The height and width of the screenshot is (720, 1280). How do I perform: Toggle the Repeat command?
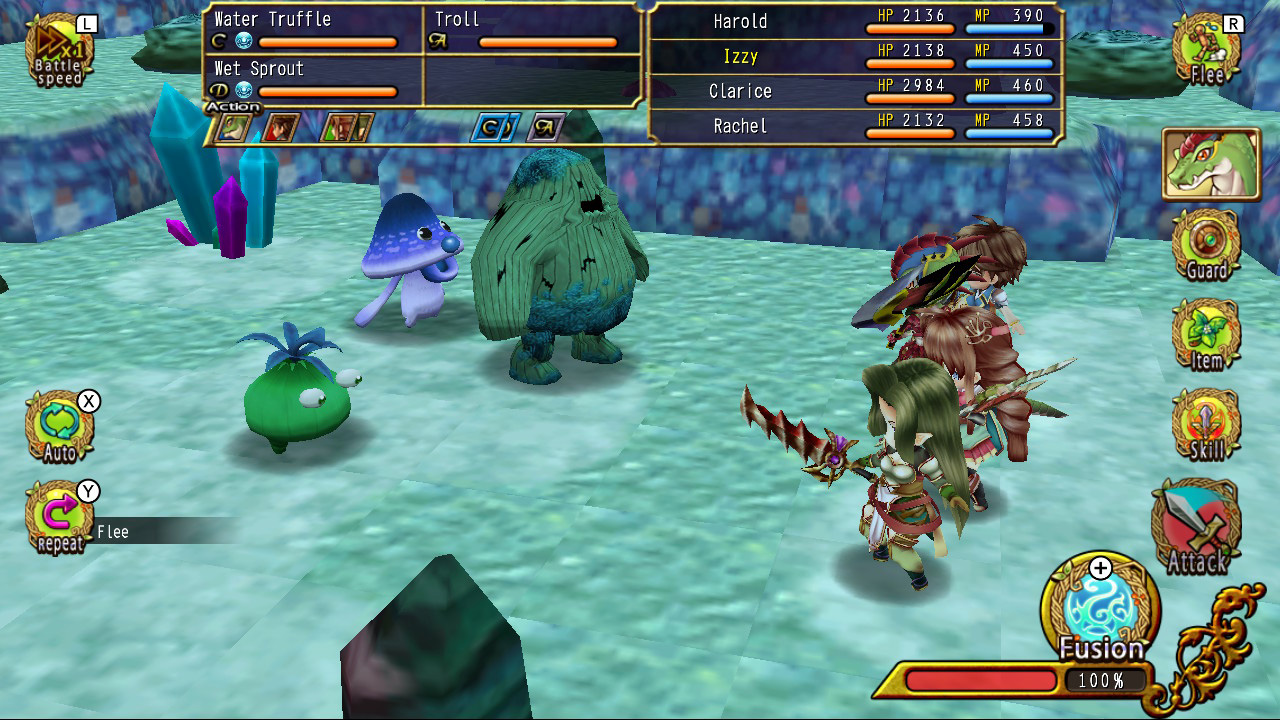click(57, 515)
